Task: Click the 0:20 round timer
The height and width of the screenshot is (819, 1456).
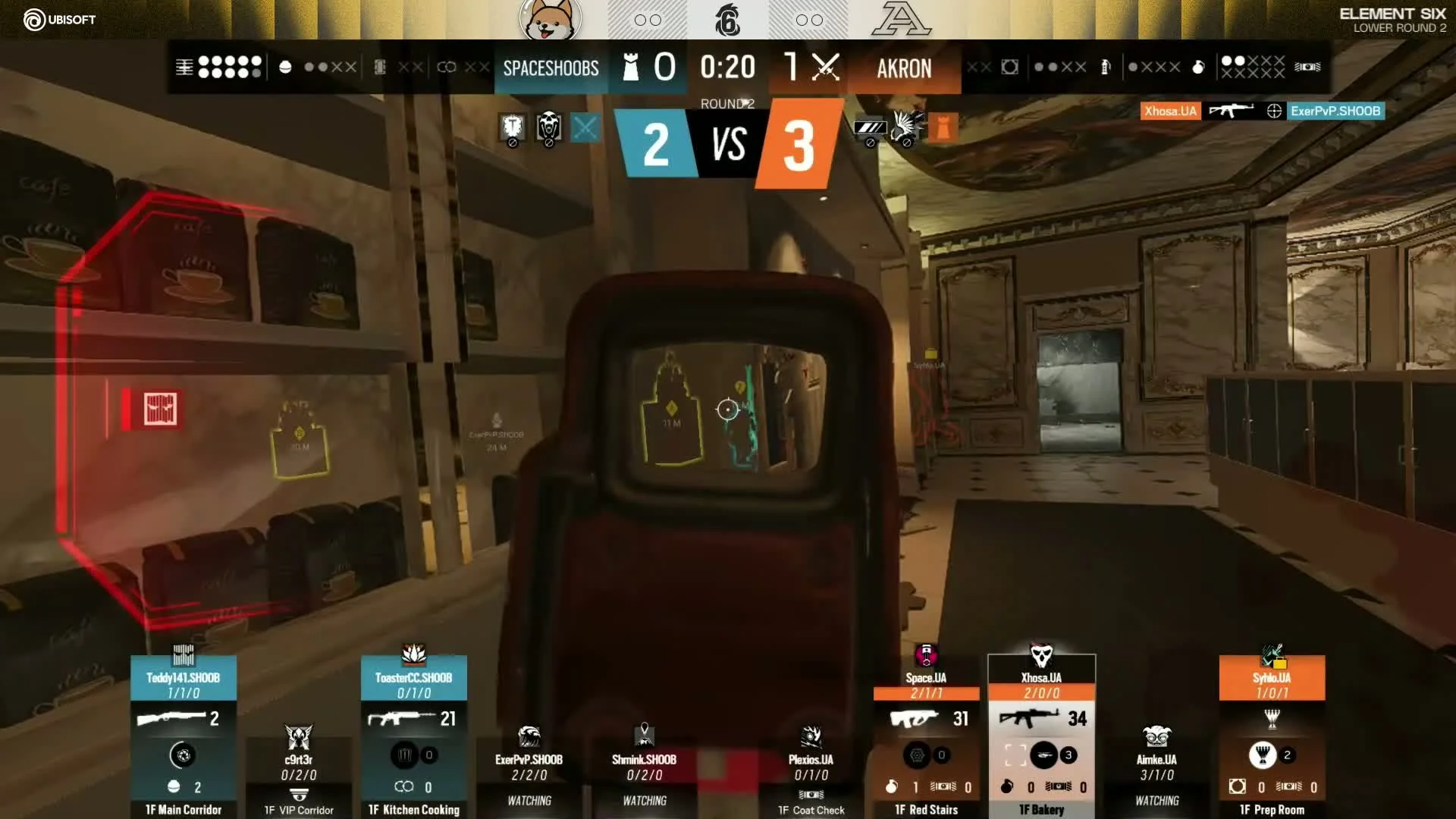Action: tap(727, 67)
